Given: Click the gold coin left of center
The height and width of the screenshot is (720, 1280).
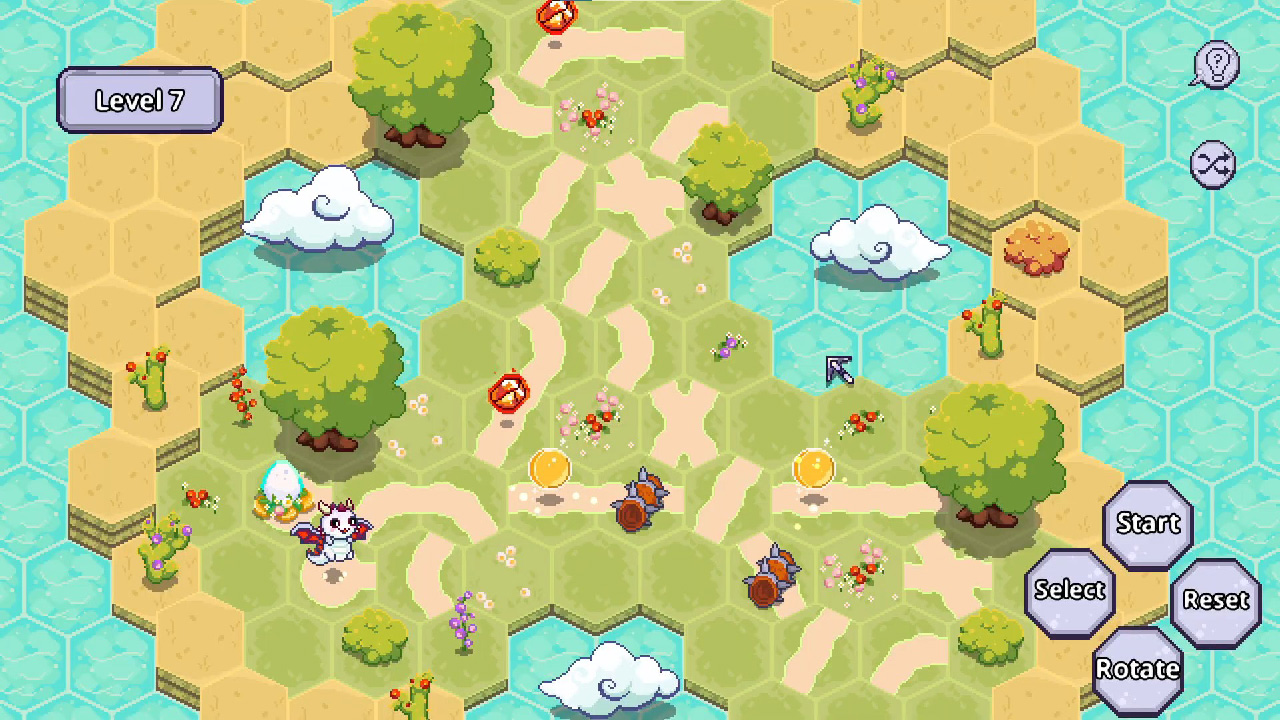Looking at the screenshot, I should click(x=549, y=468).
